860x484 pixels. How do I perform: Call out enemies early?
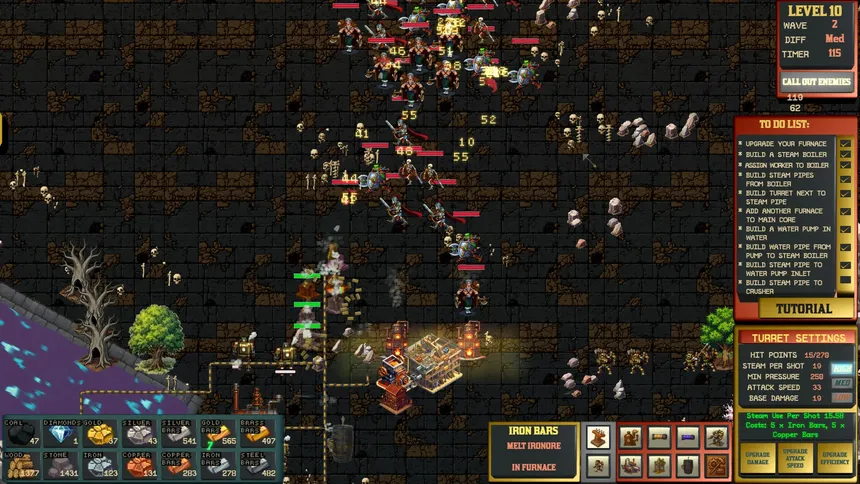pyautogui.click(x=817, y=81)
